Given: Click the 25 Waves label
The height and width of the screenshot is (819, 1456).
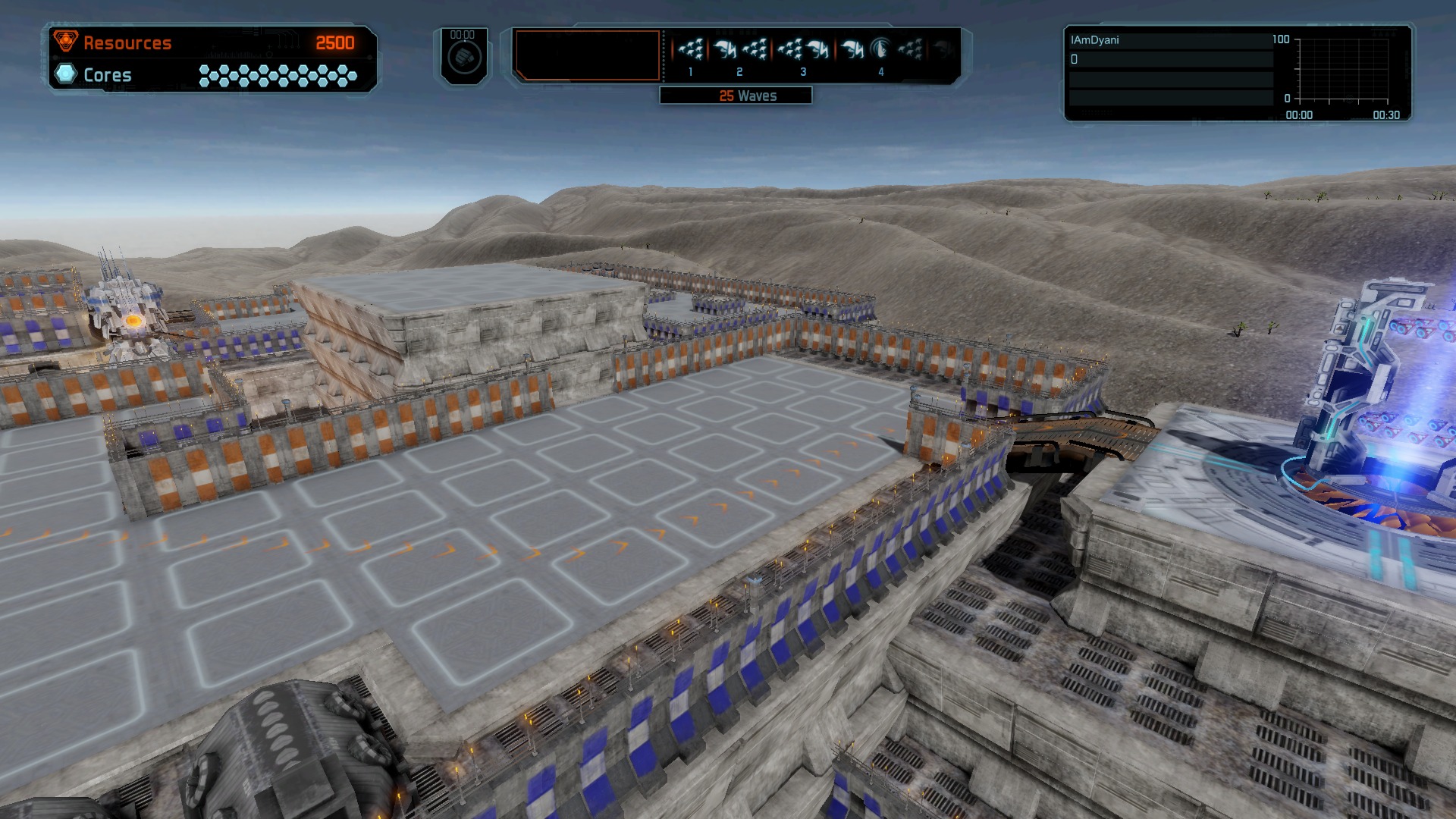Looking at the screenshot, I should [747, 96].
